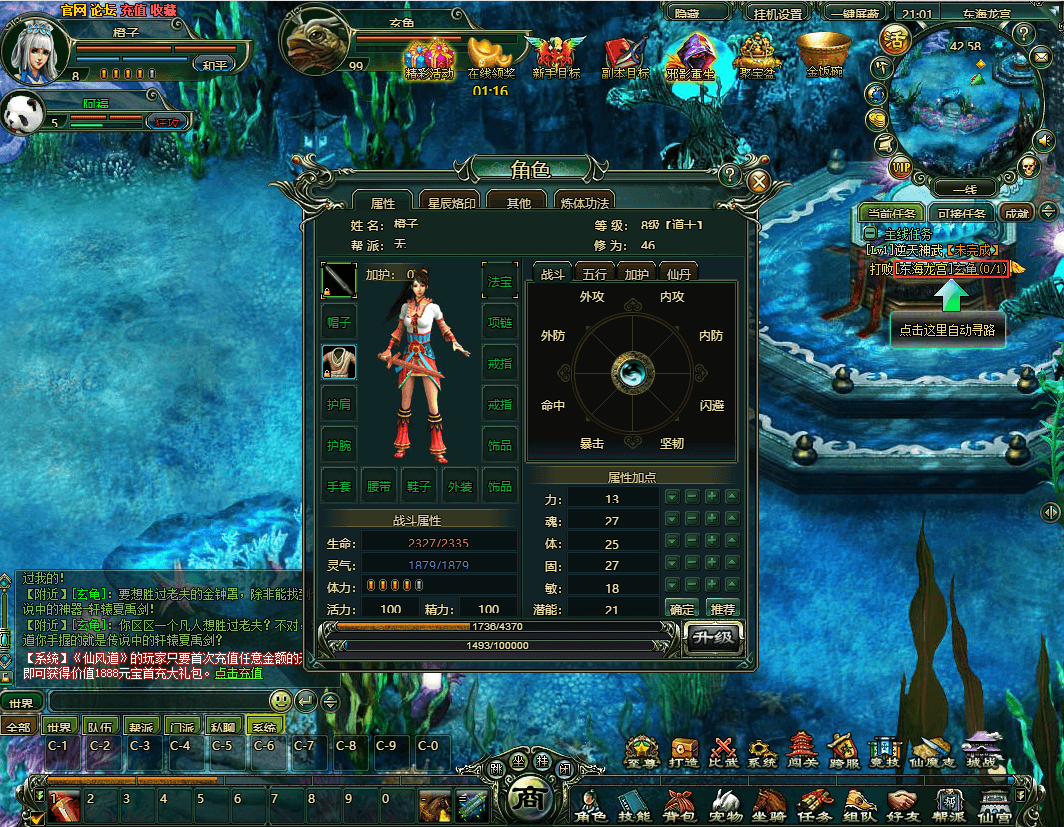This screenshot has height=827, width=1064.
Task: Switch to the 可接任务 quest tab
Action: pos(961,213)
